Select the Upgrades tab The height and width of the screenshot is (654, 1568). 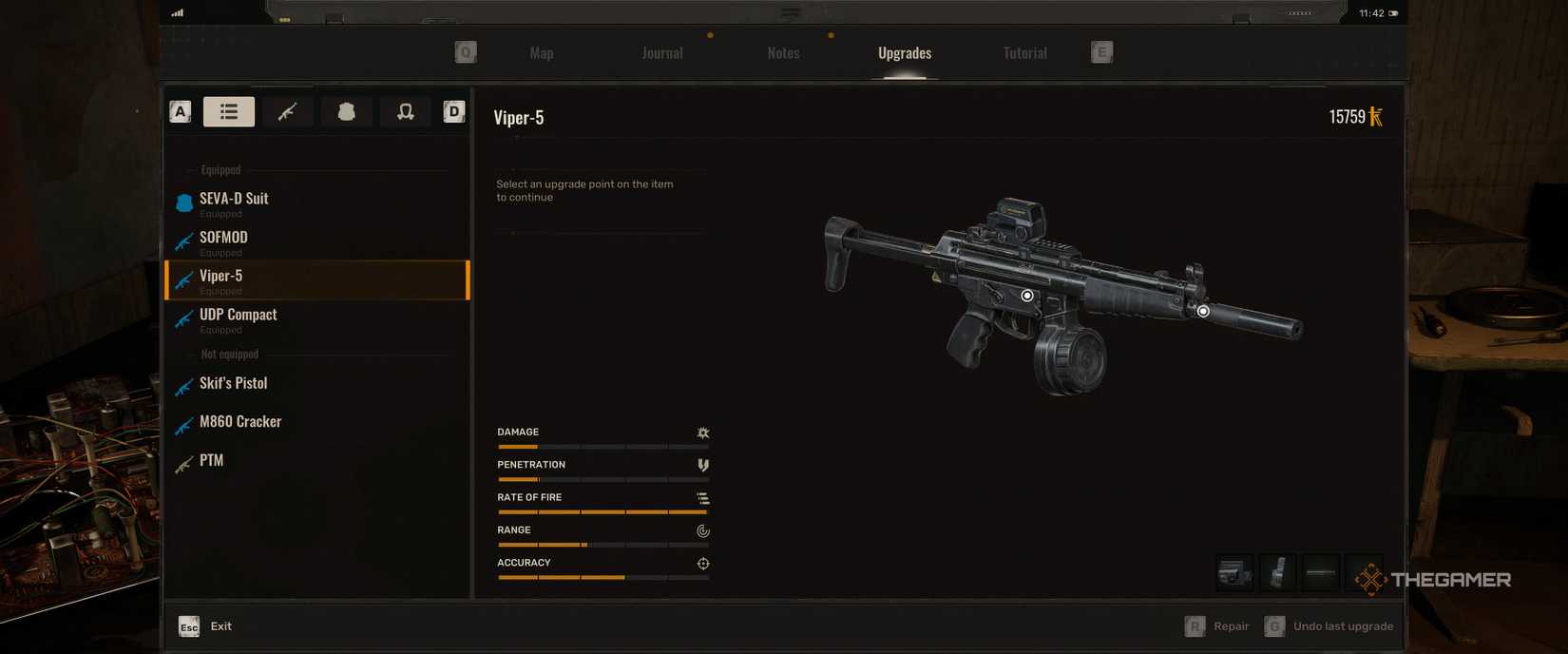[905, 53]
